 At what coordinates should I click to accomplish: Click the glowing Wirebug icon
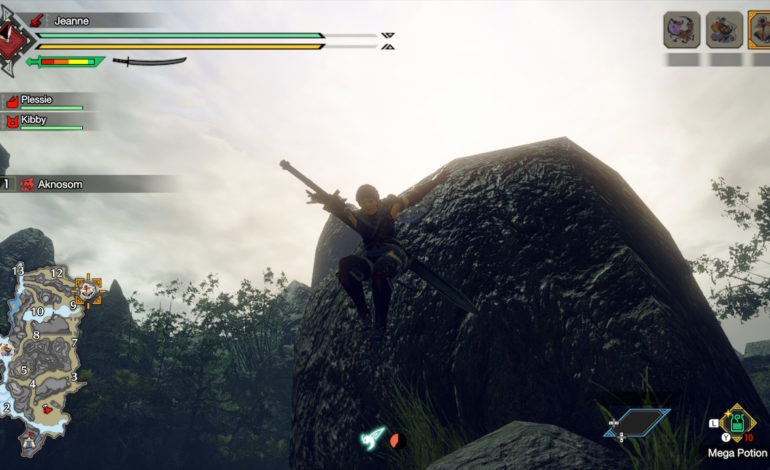point(374,437)
